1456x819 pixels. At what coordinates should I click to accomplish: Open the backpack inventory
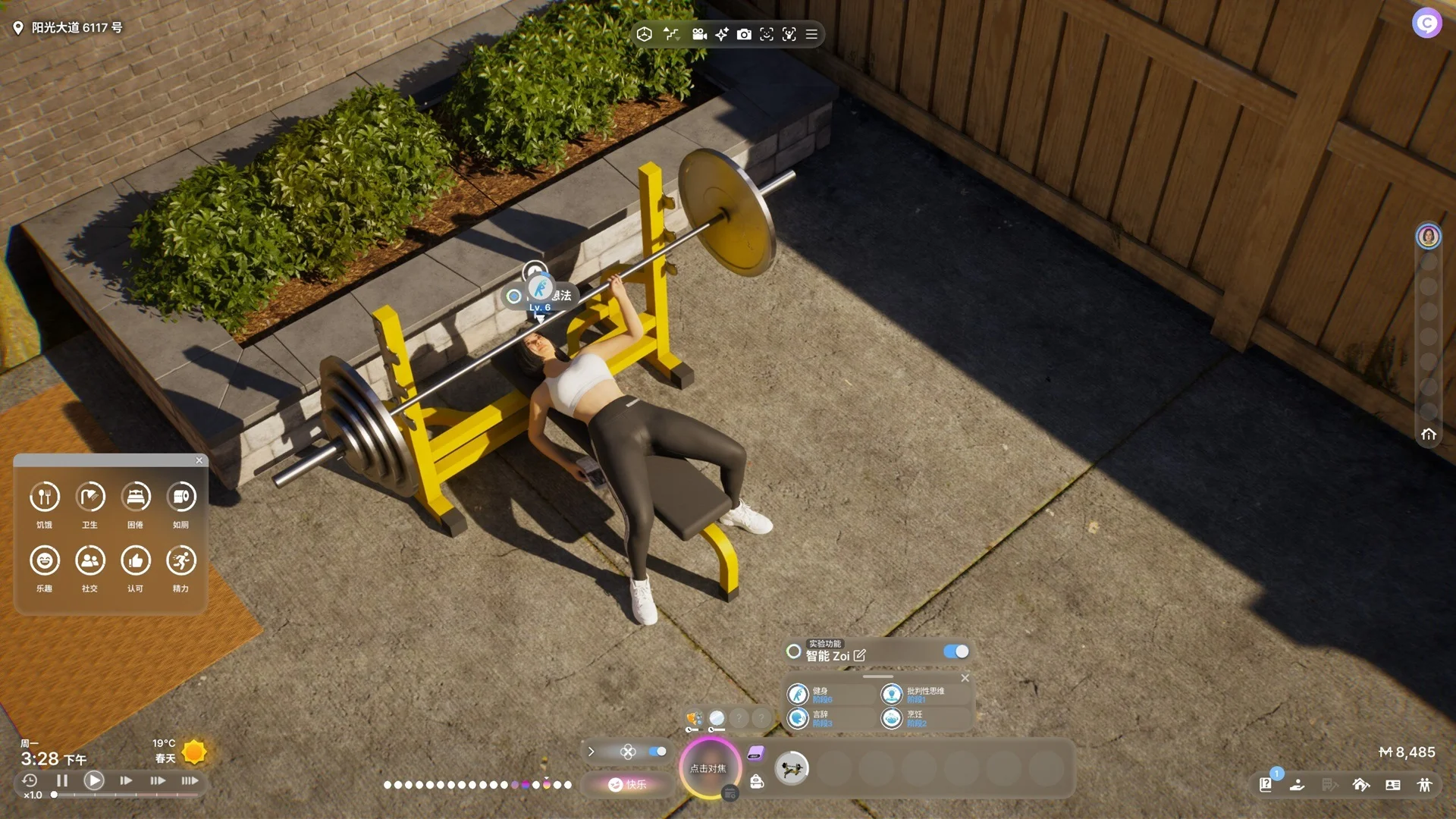(x=757, y=782)
